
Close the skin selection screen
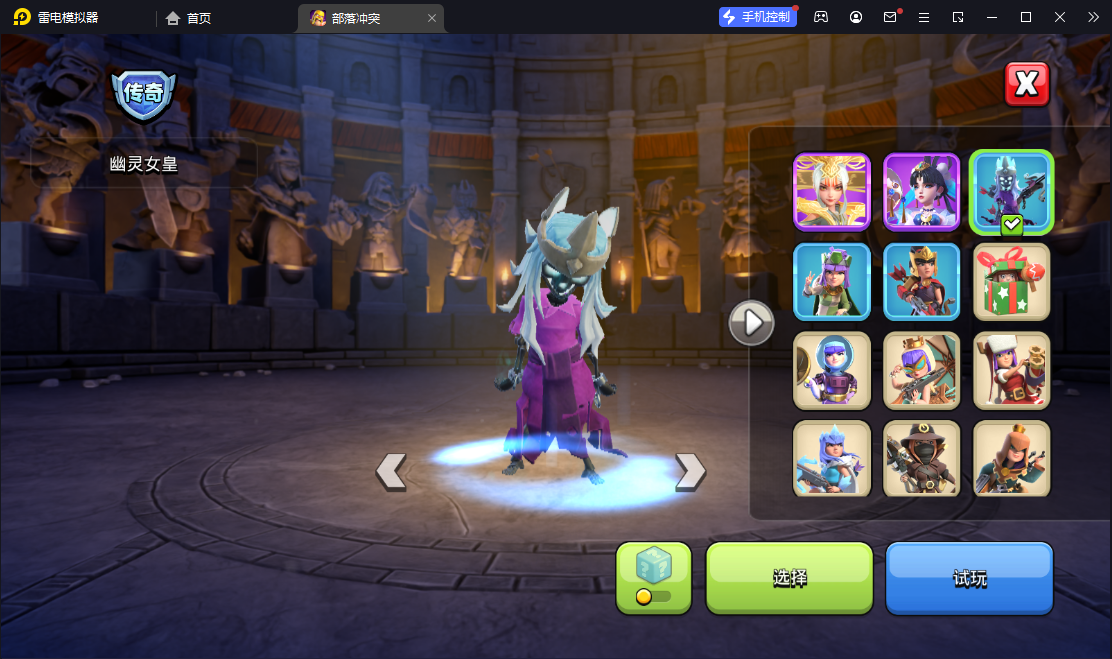pyautogui.click(x=1027, y=84)
